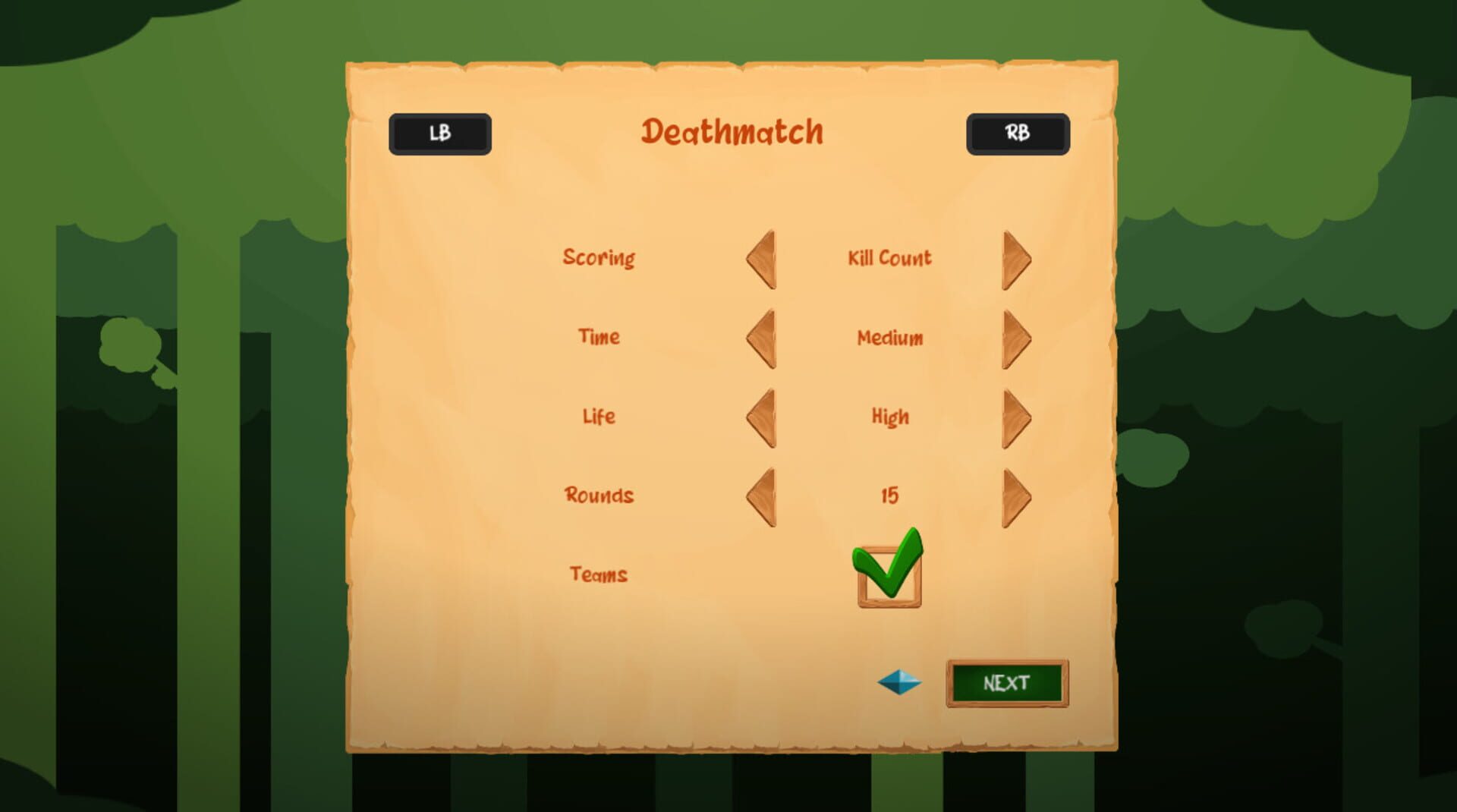Click the left arrow beside Scoring
Screen dimensions: 1457x812
[x=761, y=258]
